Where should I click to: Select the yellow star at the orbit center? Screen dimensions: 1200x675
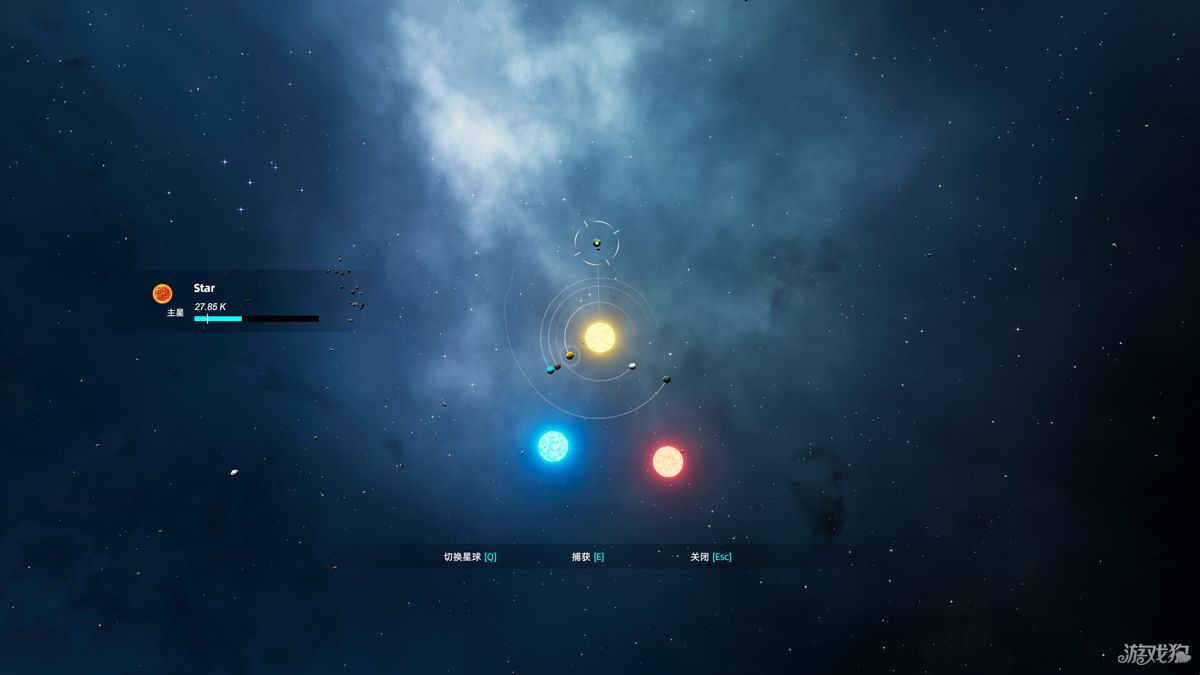pyautogui.click(x=600, y=337)
